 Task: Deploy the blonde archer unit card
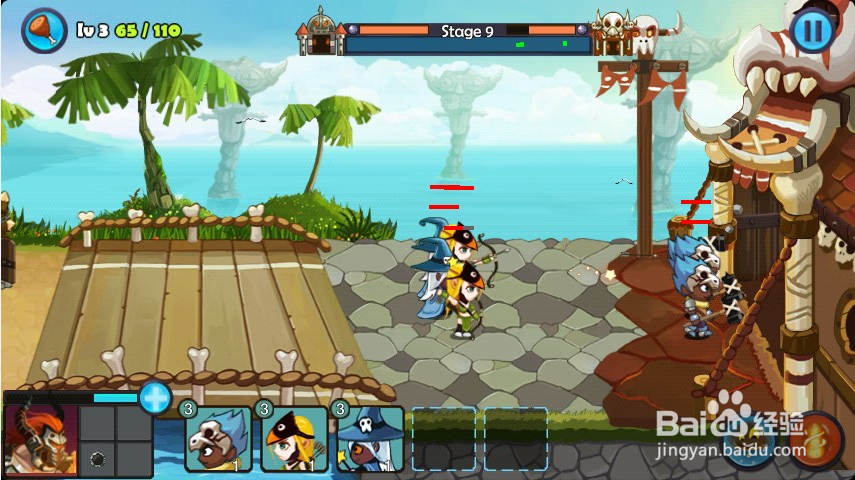[295, 439]
